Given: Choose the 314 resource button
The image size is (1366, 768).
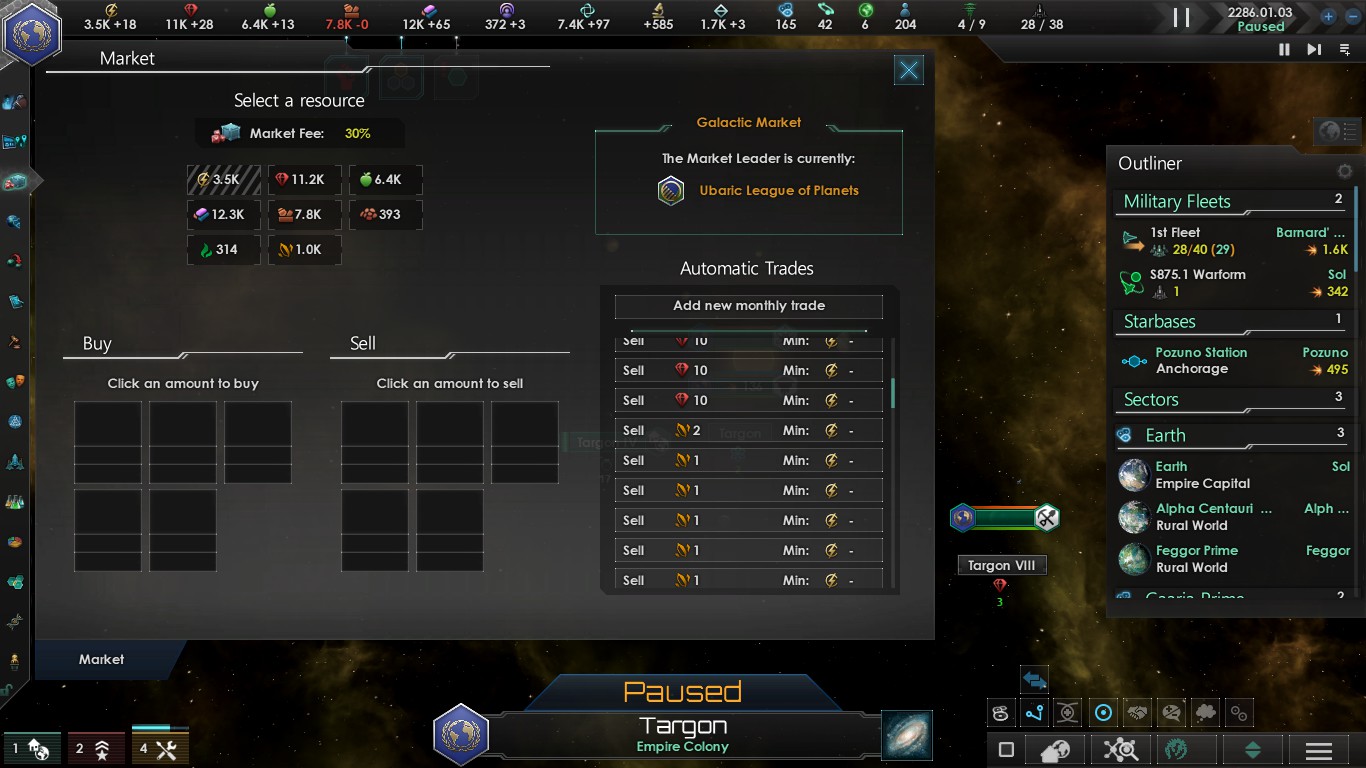Looking at the screenshot, I should (x=223, y=249).
